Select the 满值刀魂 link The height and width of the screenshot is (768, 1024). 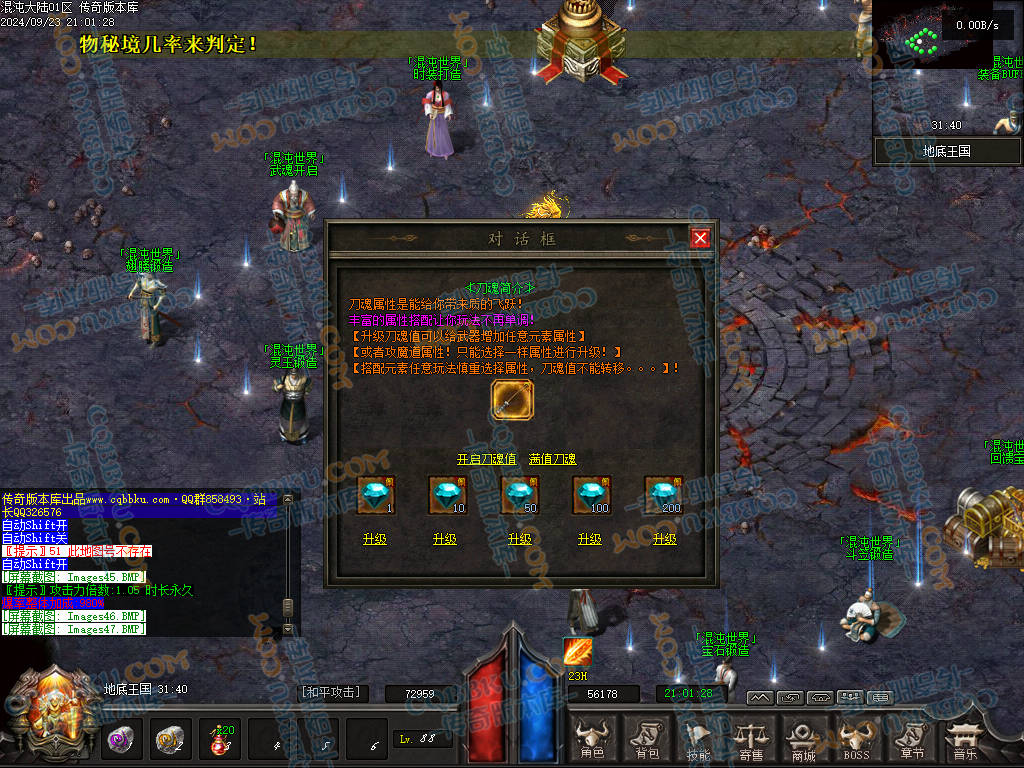coord(553,459)
